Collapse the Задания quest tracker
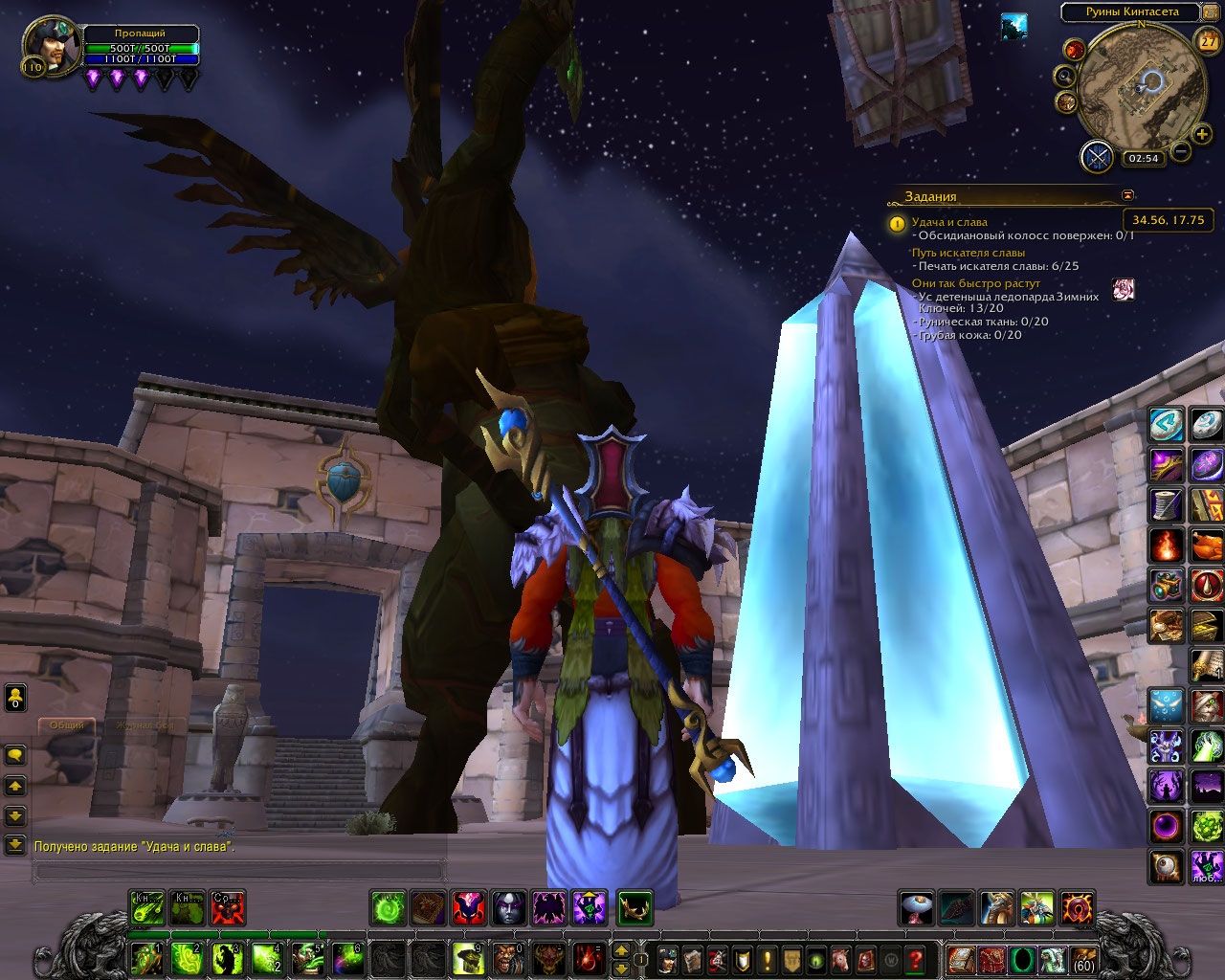Image resolution: width=1225 pixels, height=980 pixels. pos(1127,195)
